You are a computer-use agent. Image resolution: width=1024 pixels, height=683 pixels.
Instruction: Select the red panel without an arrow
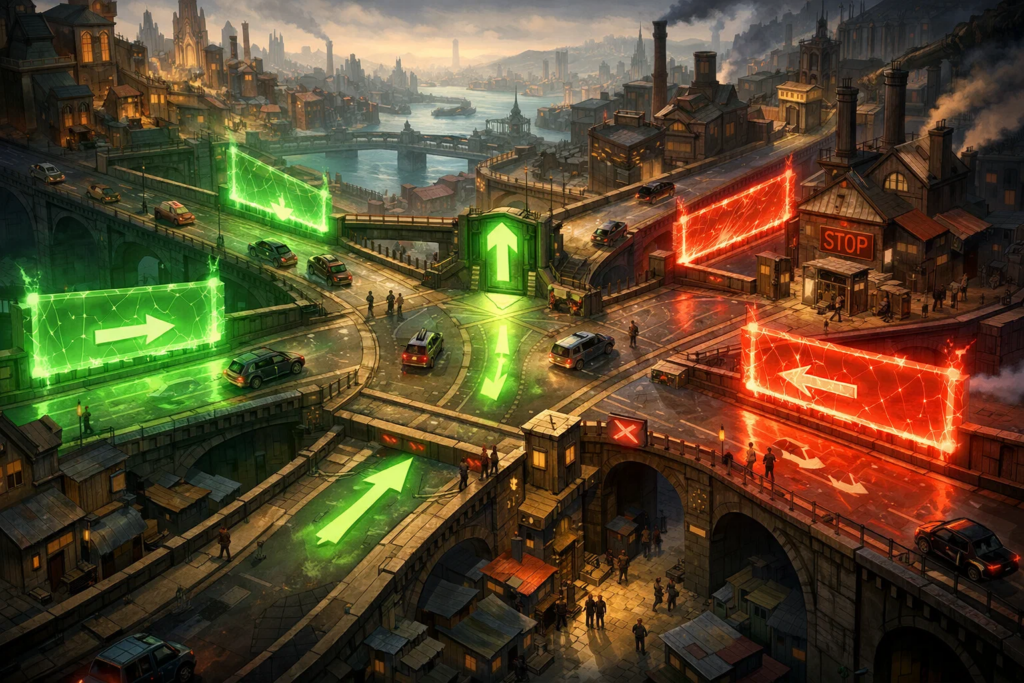[735, 216]
